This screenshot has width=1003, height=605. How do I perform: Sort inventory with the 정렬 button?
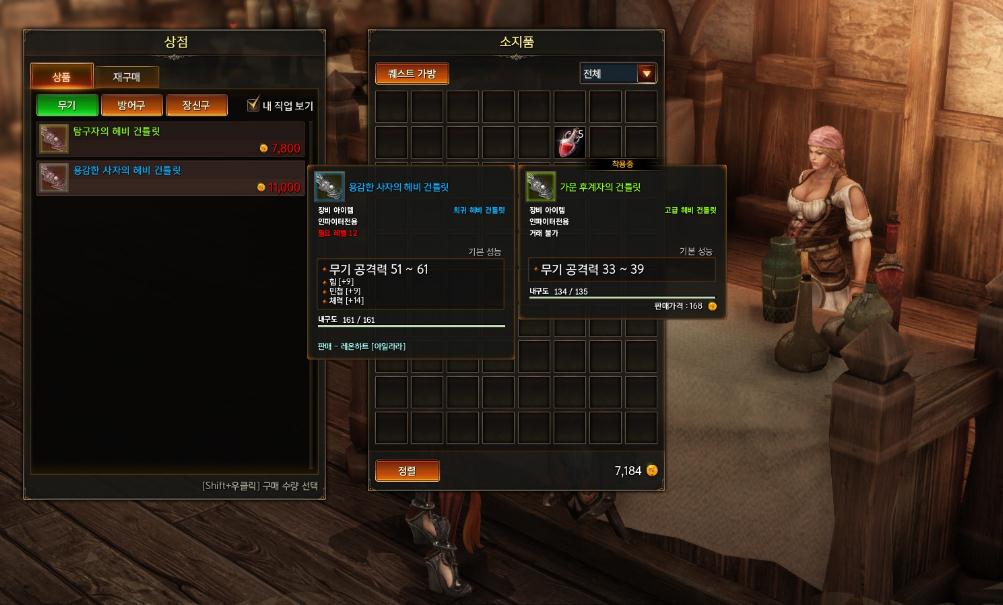point(407,470)
